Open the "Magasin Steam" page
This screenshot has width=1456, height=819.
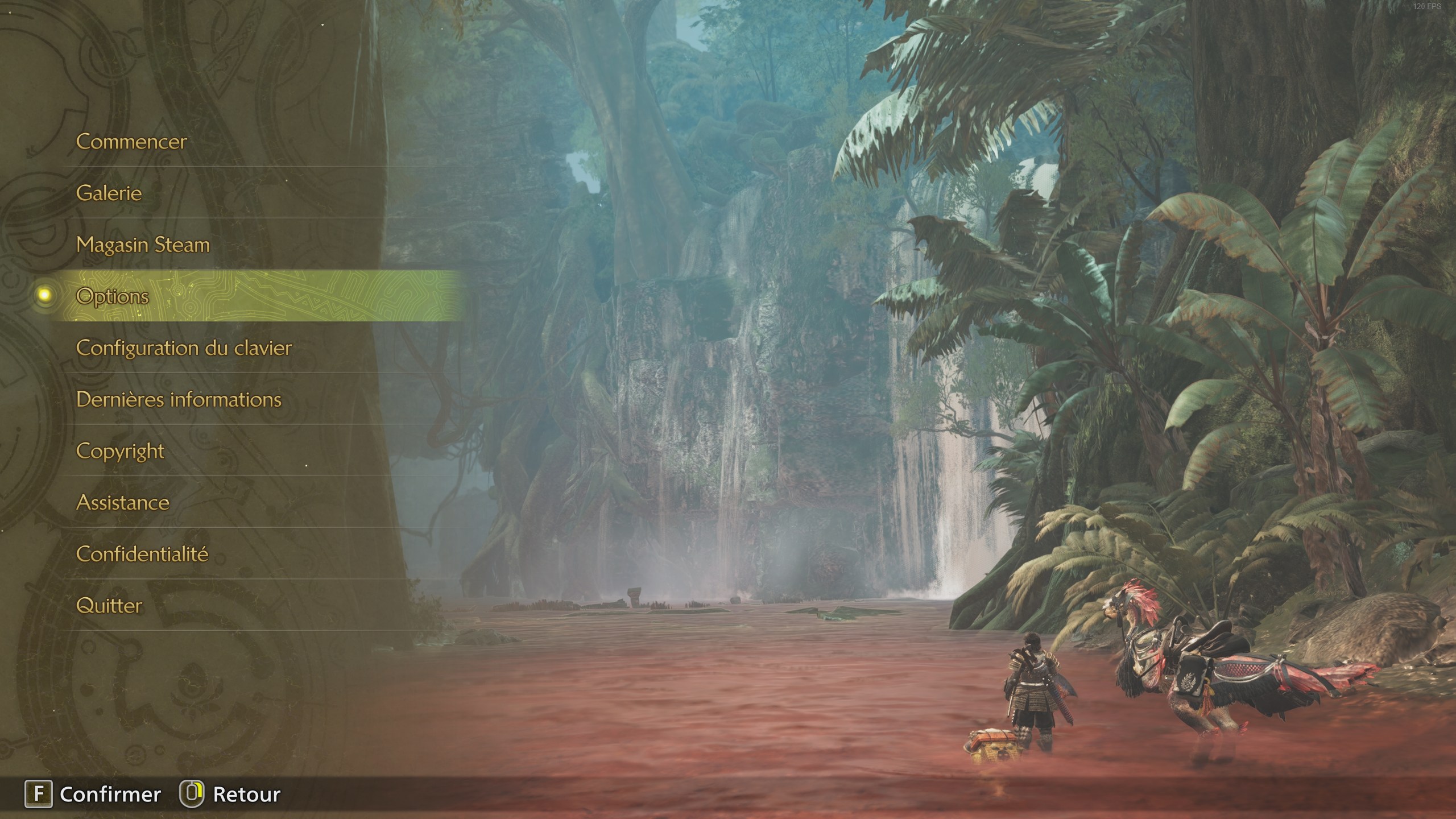143,245
